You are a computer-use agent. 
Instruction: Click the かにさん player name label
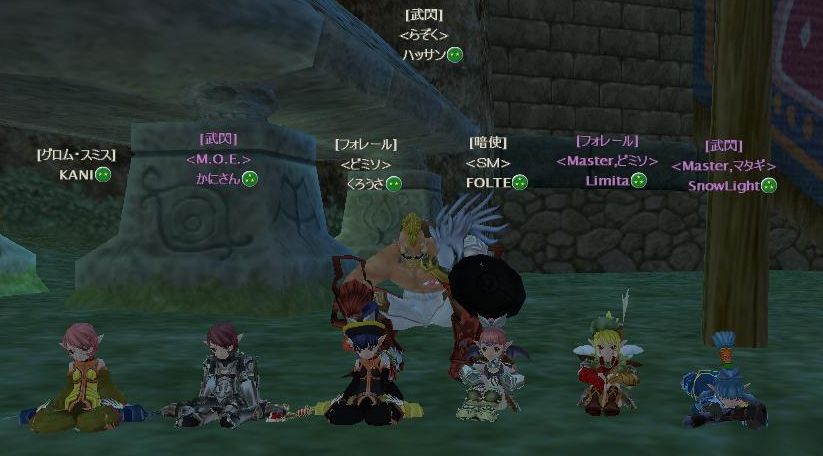[x=218, y=179]
